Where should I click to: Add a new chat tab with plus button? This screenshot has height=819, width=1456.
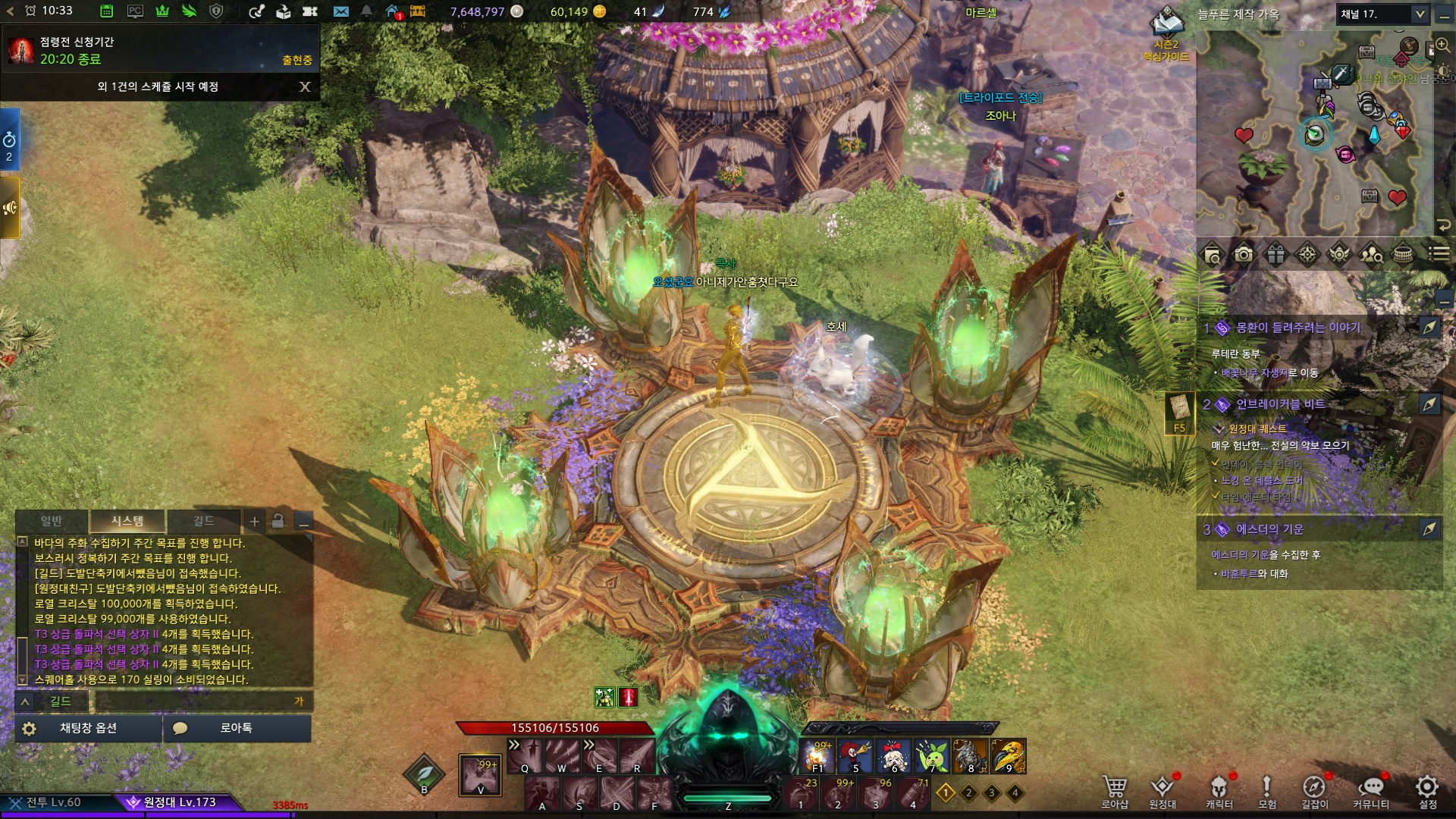point(255,521)
